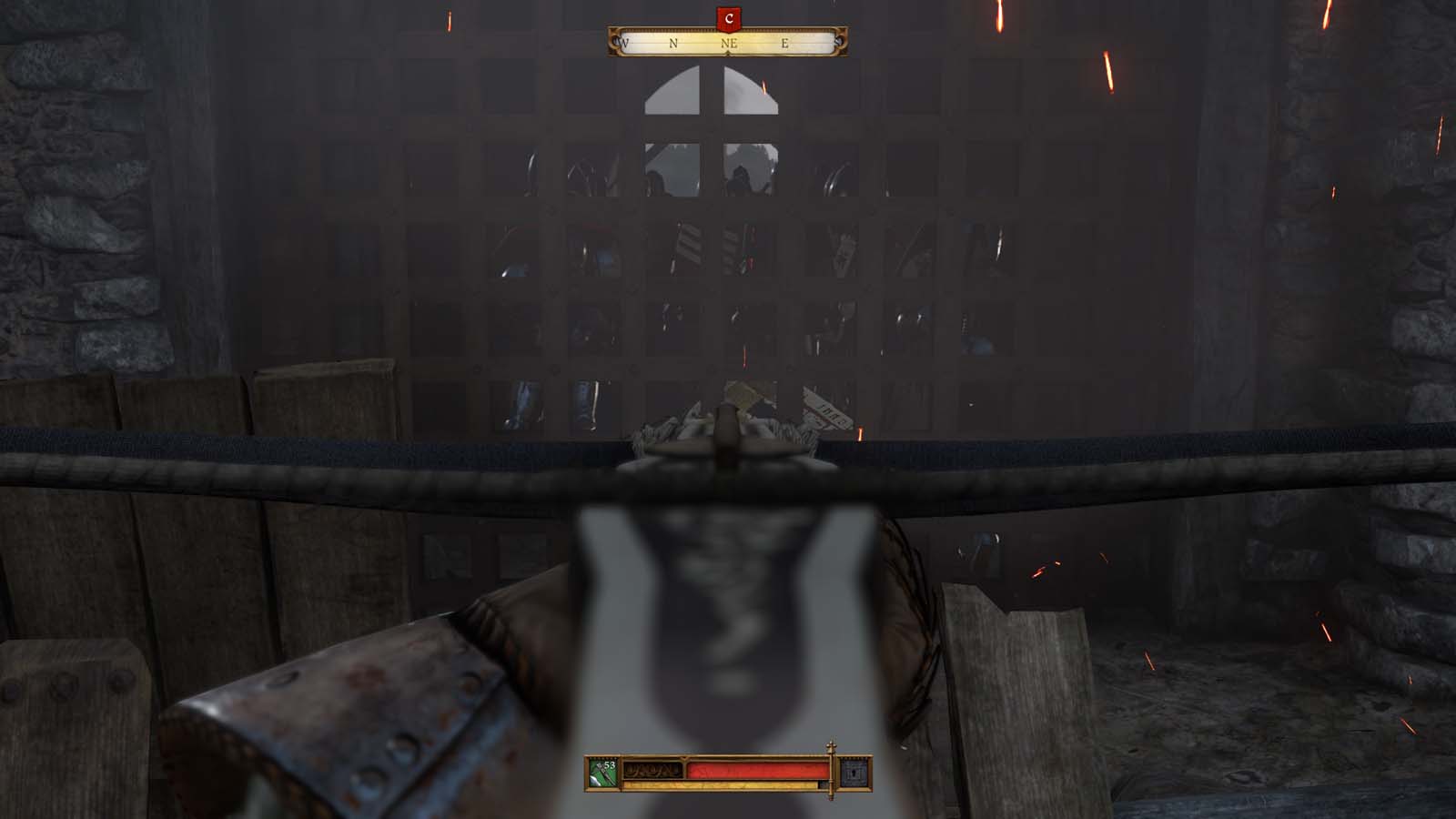
Task: Click the W marker on the compass
Action: 624,42
